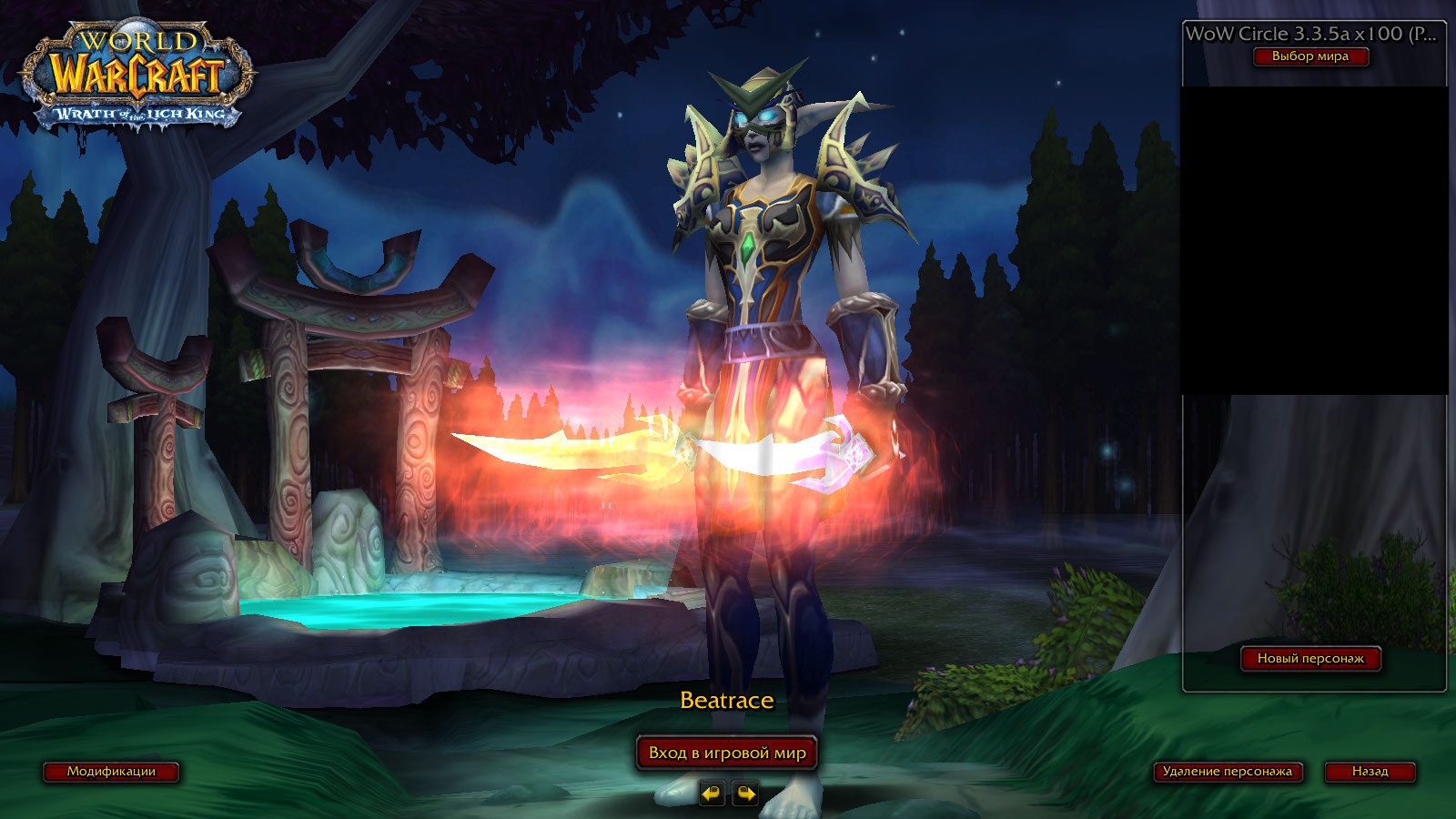Open the "Модификации" addons menu
This screenshot has height=819, width=1456.
point(111,772)
